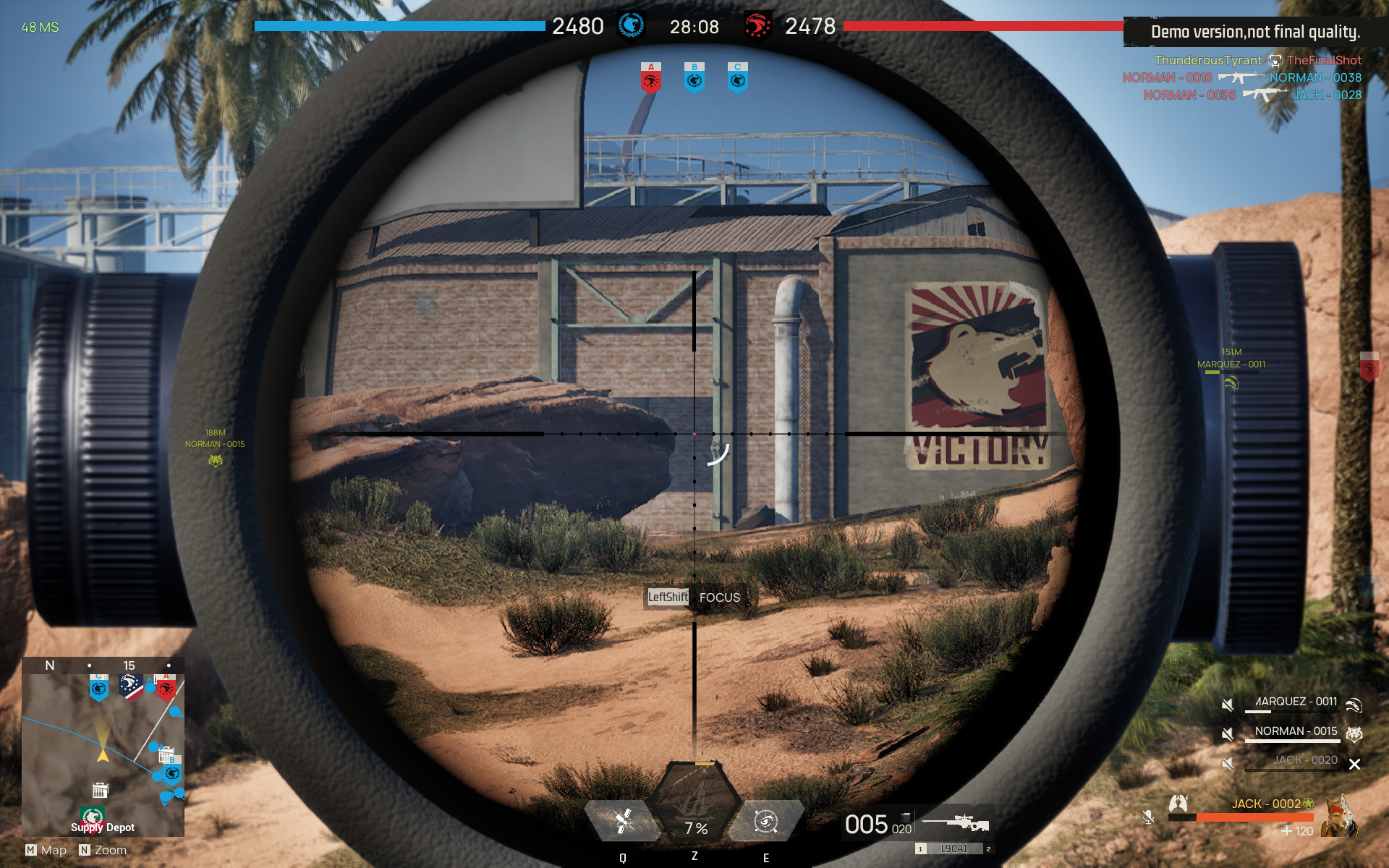Select the blue objective B flag
Image resolution: width=1389 pixels, height=868 pixels.
[694, 78]
